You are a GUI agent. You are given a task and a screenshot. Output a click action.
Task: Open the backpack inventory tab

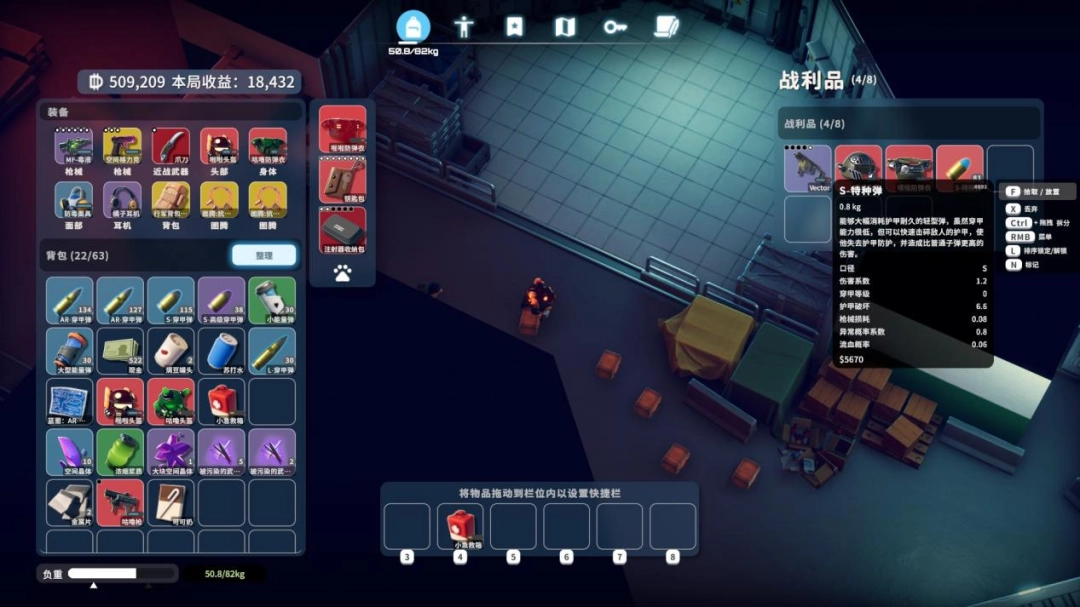(x=413, y=27)
